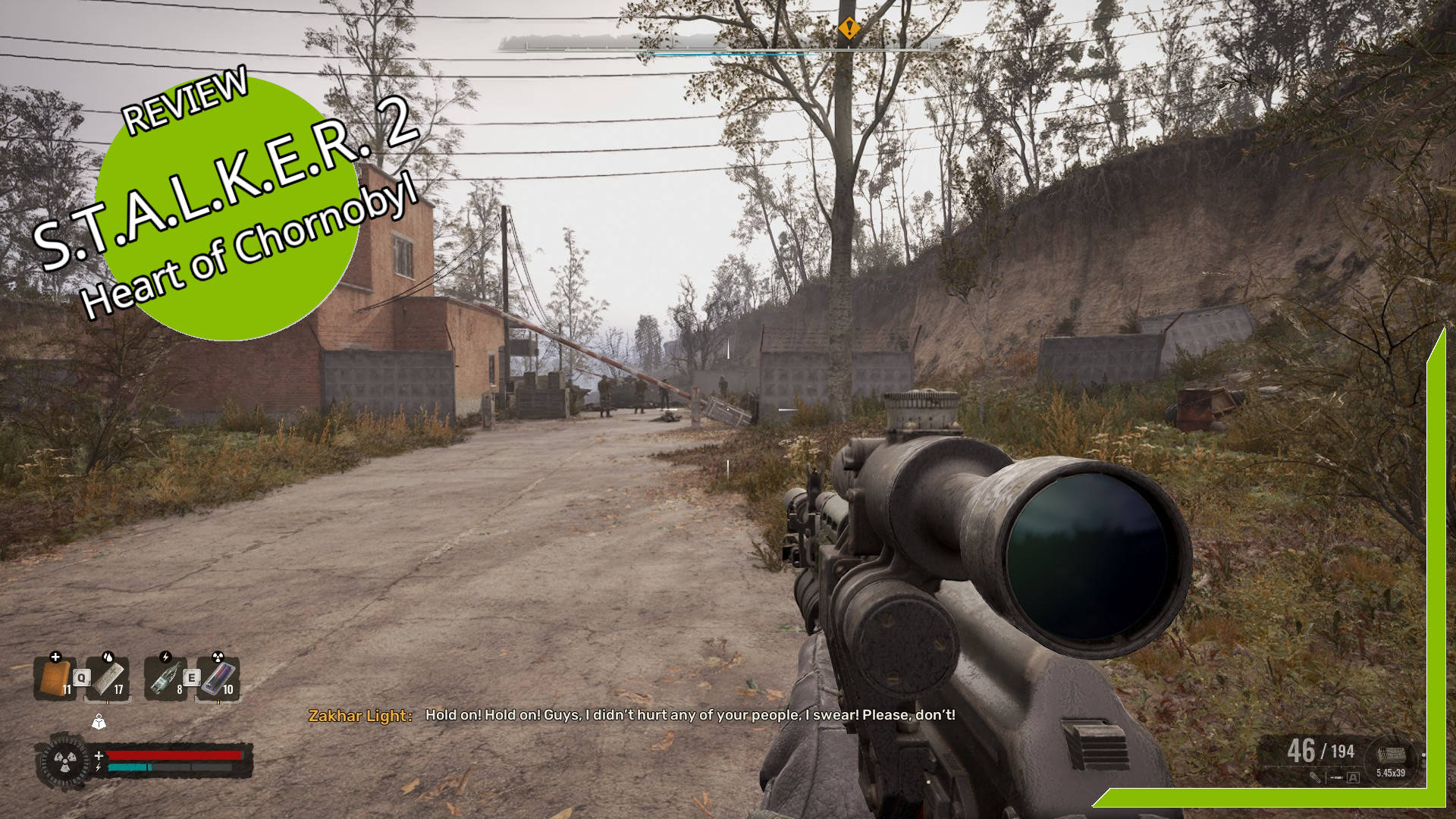1456x819 pixels.
Task: Select the water bottle icon bound to E
Action: [x=165, y=677]
